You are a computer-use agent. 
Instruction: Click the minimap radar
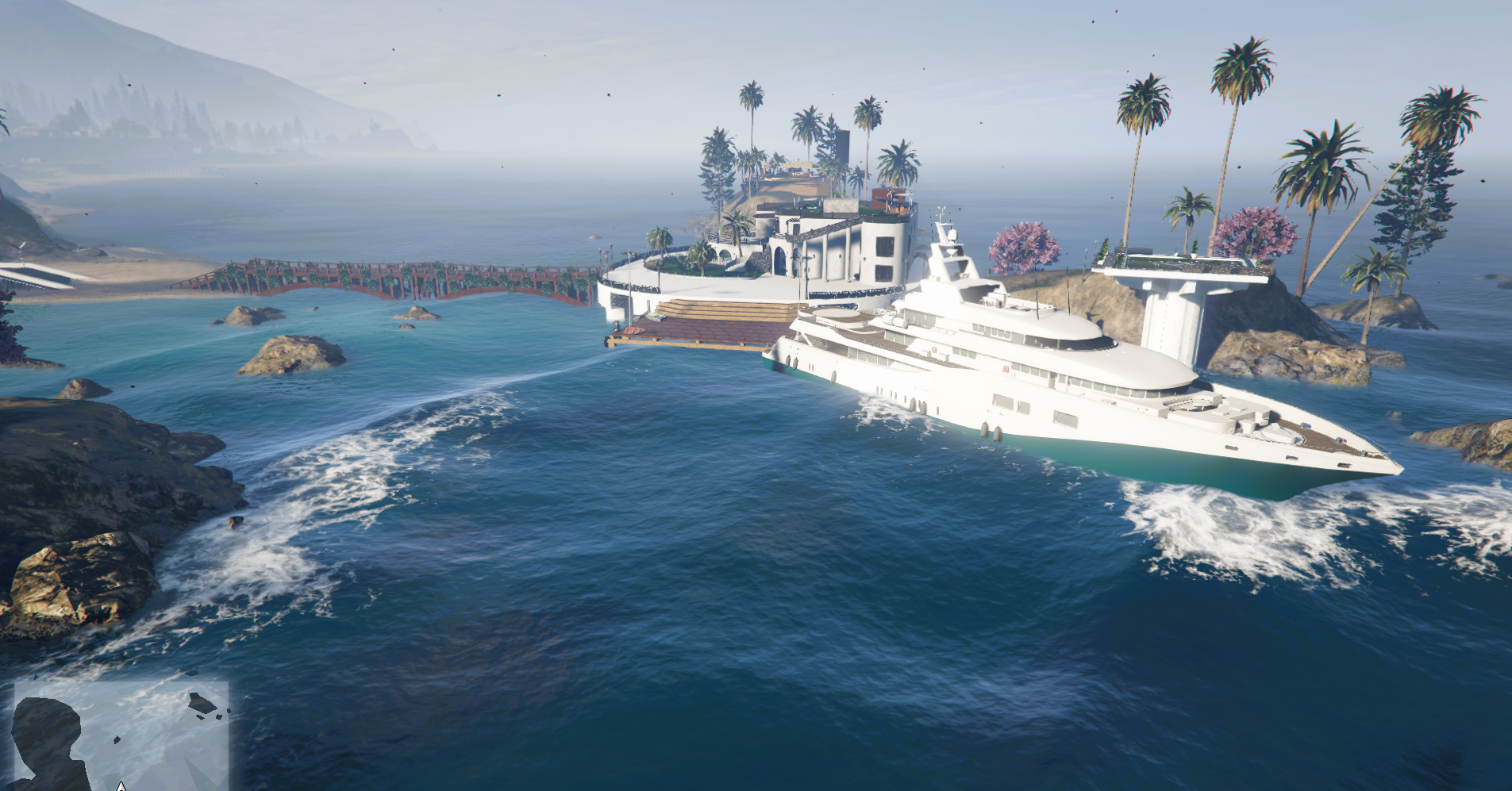point(121,735)
